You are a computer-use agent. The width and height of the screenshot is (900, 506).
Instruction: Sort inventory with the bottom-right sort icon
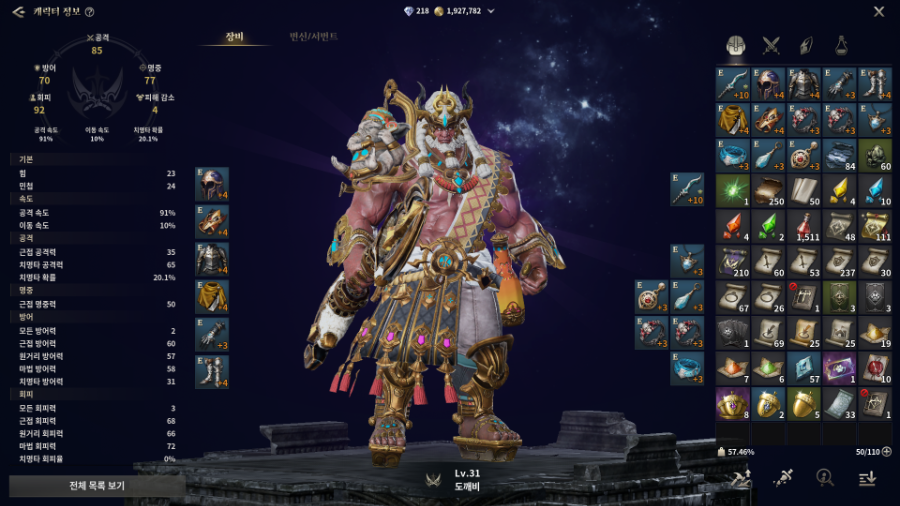point(866,479)
